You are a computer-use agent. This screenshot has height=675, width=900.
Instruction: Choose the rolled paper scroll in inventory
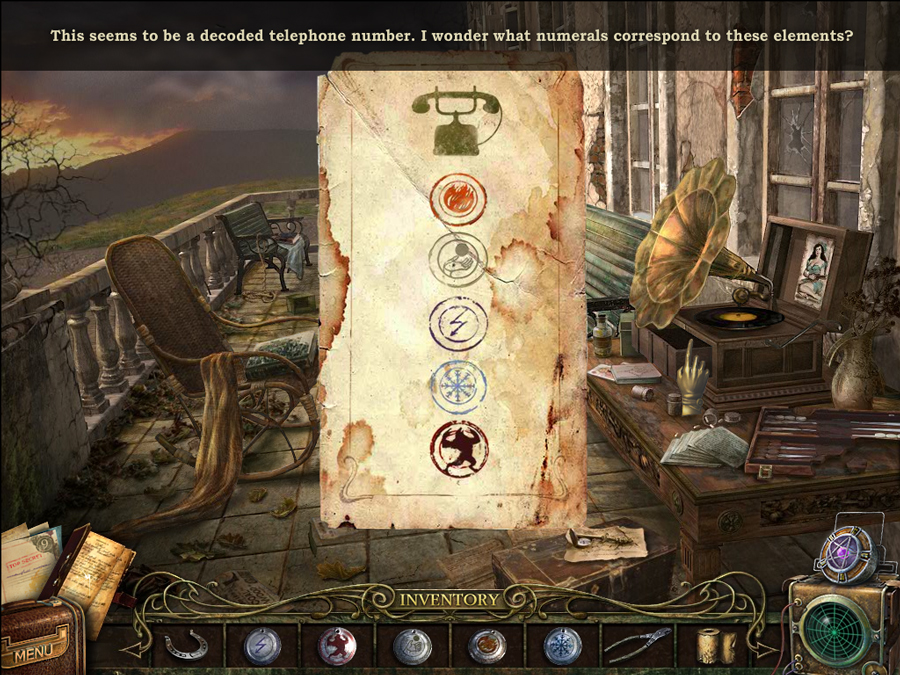(x=714, y=644)
